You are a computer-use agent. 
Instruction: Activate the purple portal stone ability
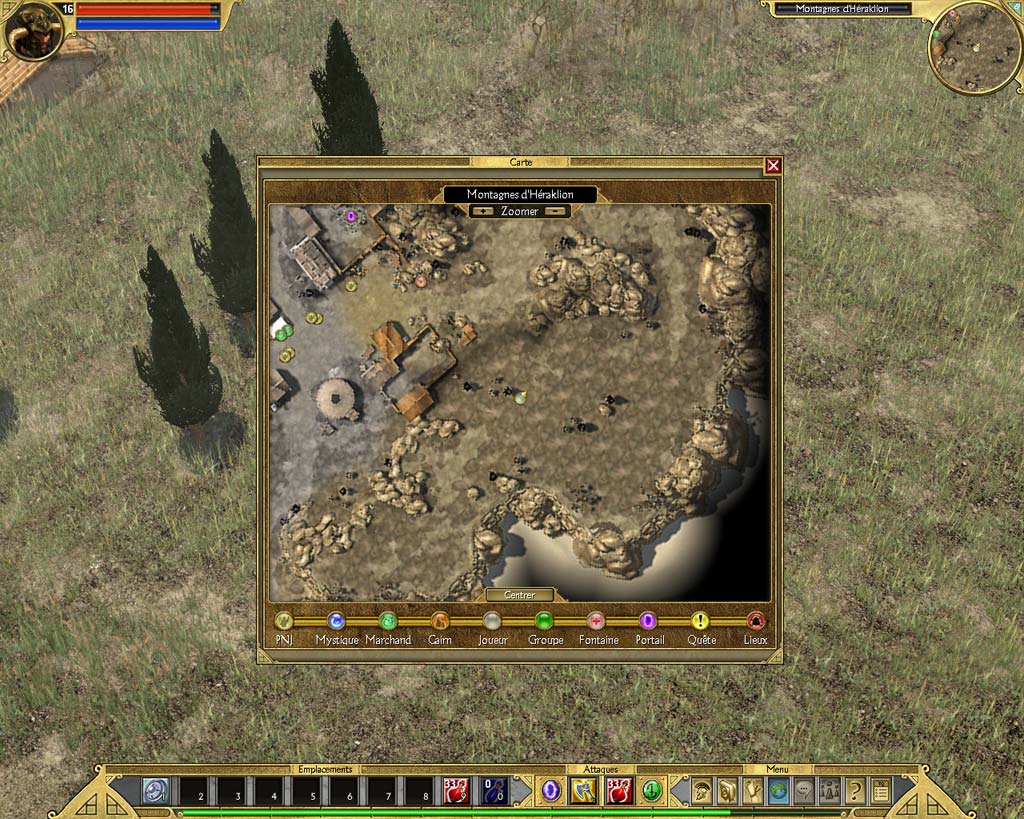(550, 791)
